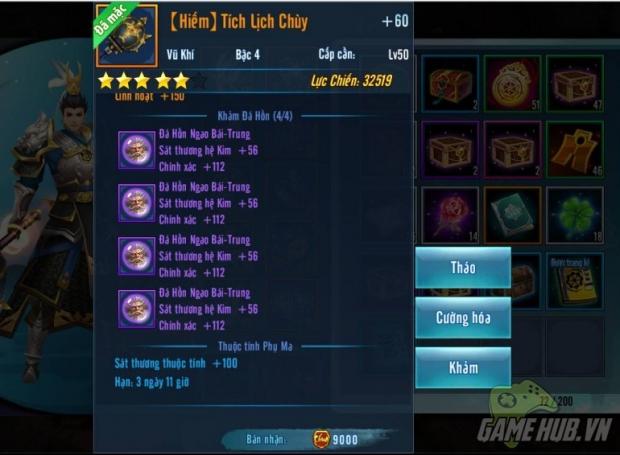620x455 pixels.
Task: Select the green book item
Action: tap(512, 214)
